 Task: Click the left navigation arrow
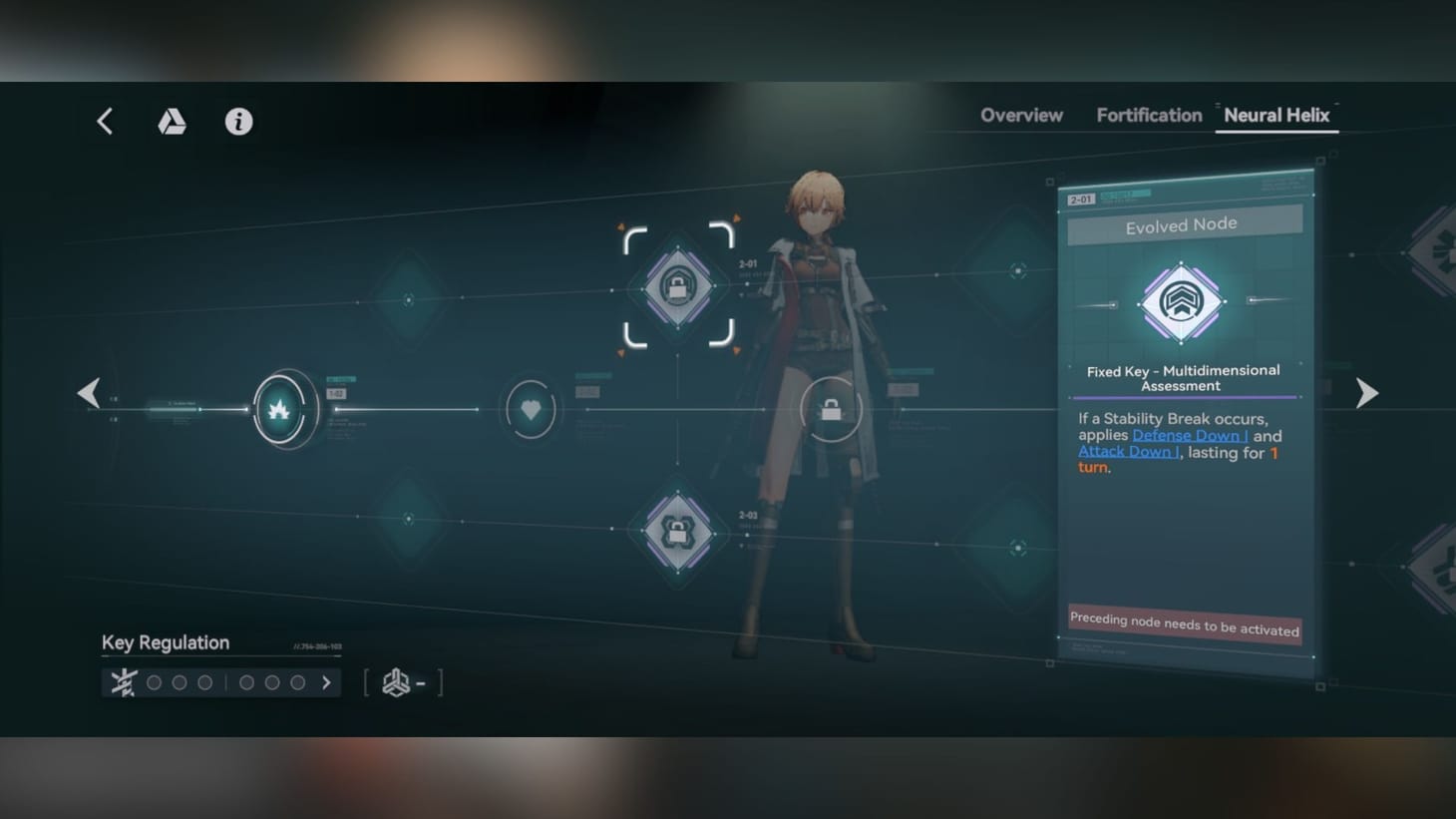click(88, 392)
